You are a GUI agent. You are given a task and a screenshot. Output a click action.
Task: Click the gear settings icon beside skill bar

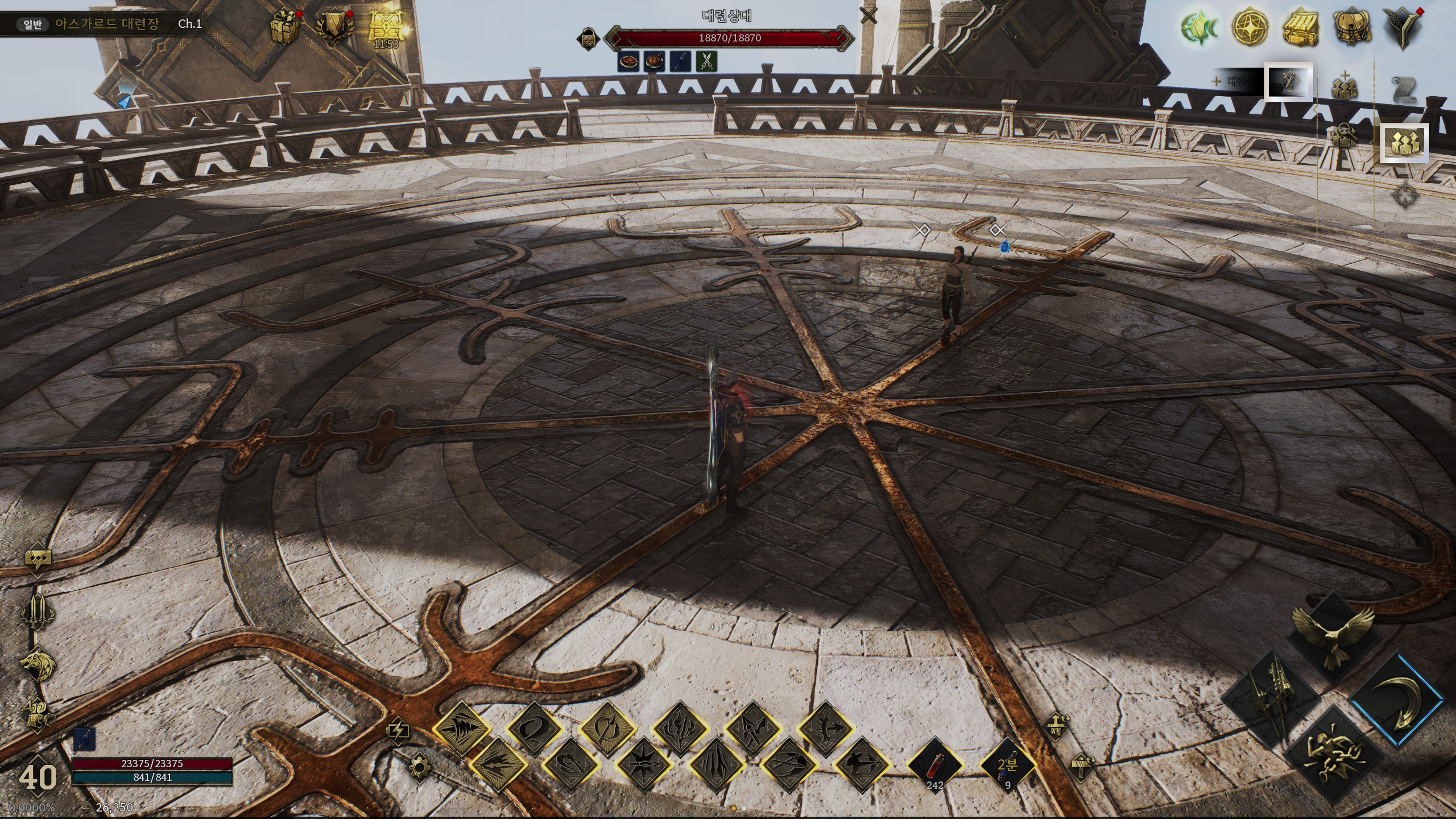[419, 768]
